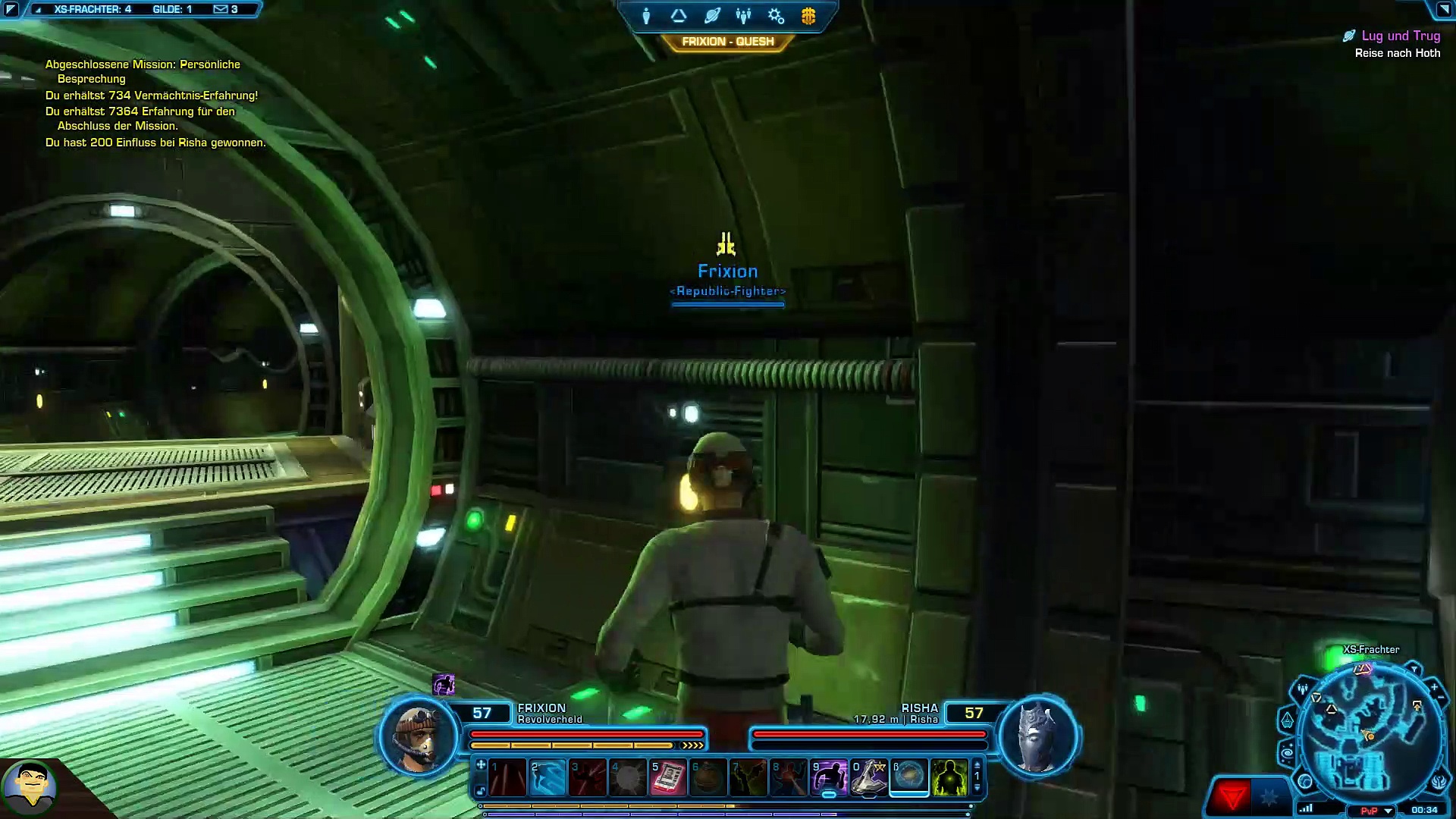The image size is (1456, 819).
Task: Open the gold Cartel Market icon
Action: point(808,16)
